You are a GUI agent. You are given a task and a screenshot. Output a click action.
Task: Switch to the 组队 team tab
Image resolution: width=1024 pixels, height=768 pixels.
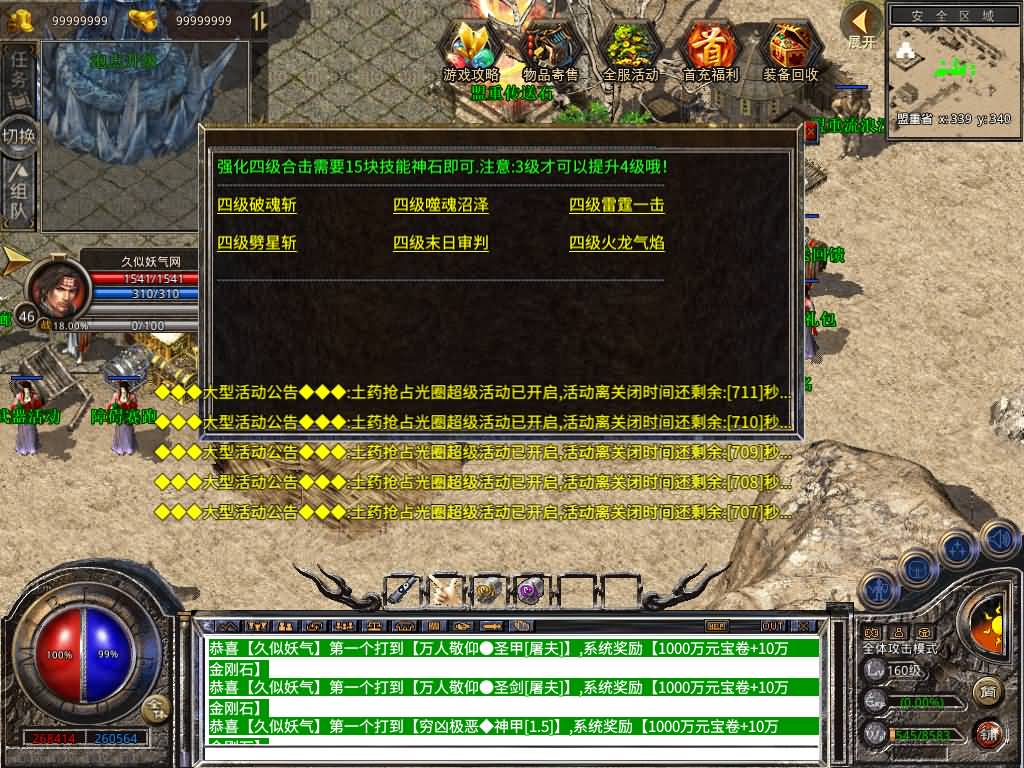coord(19,195)
